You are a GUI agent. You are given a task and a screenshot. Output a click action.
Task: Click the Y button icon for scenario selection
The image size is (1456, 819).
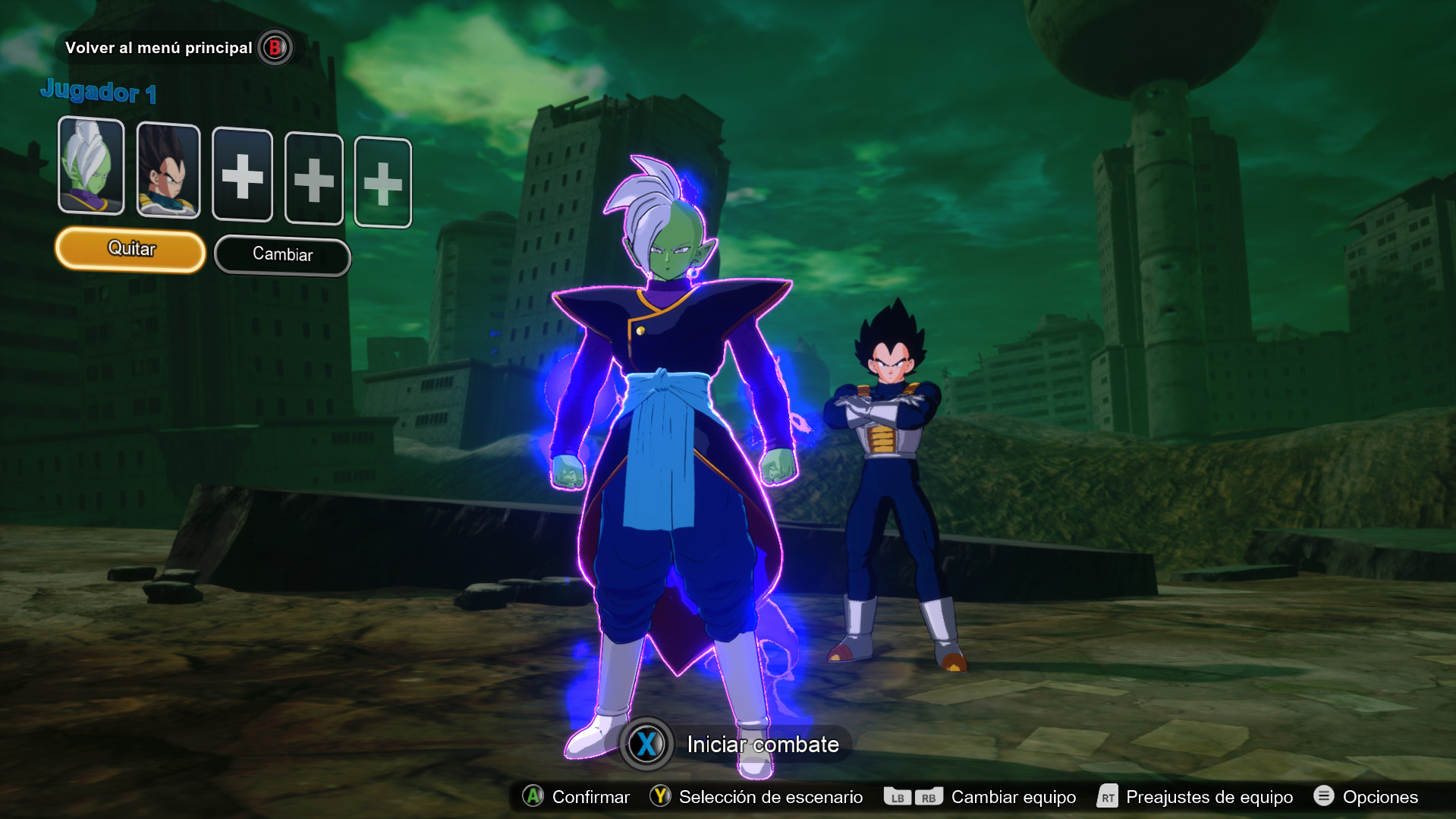click(659, 797)
